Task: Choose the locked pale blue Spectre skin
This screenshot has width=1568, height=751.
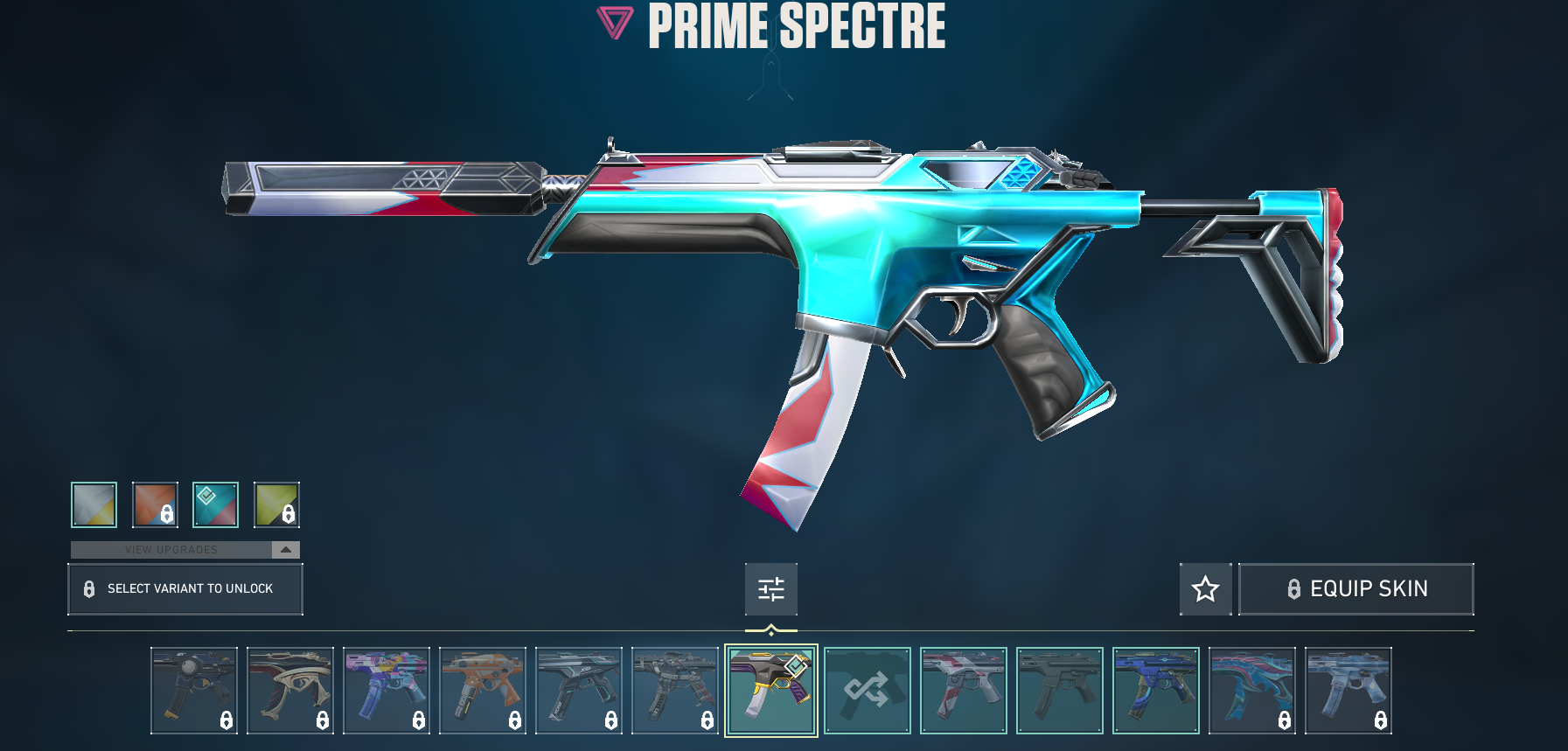Action: coord(1348,690)
